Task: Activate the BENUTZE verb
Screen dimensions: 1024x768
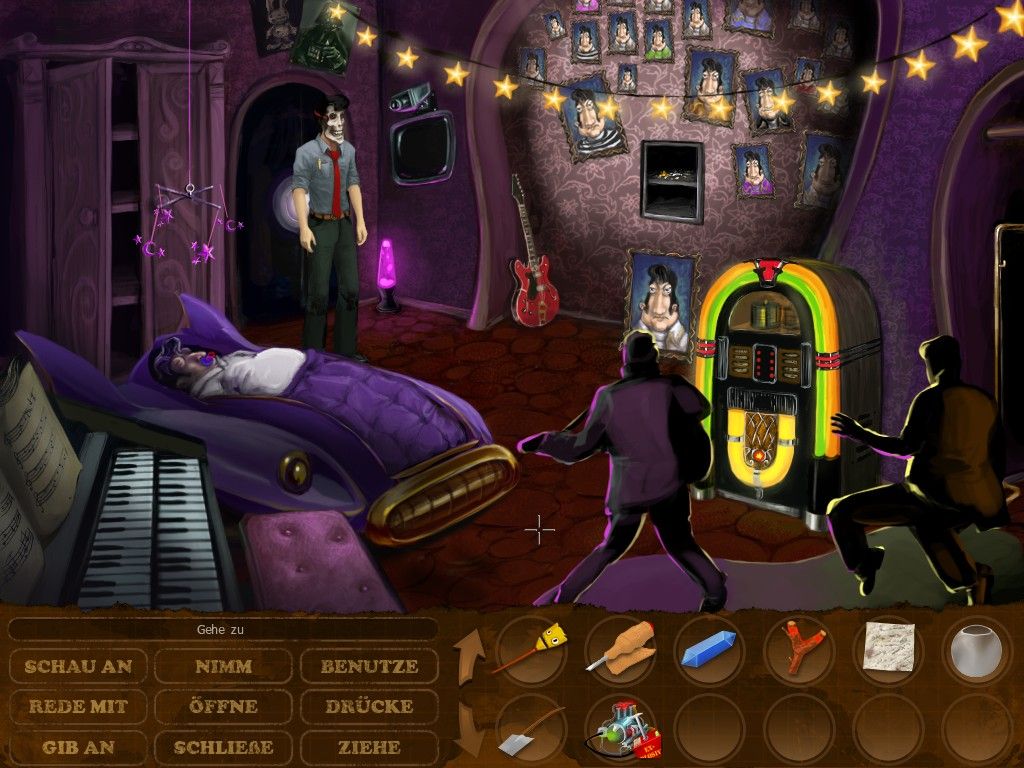Action: pos(369,666)
